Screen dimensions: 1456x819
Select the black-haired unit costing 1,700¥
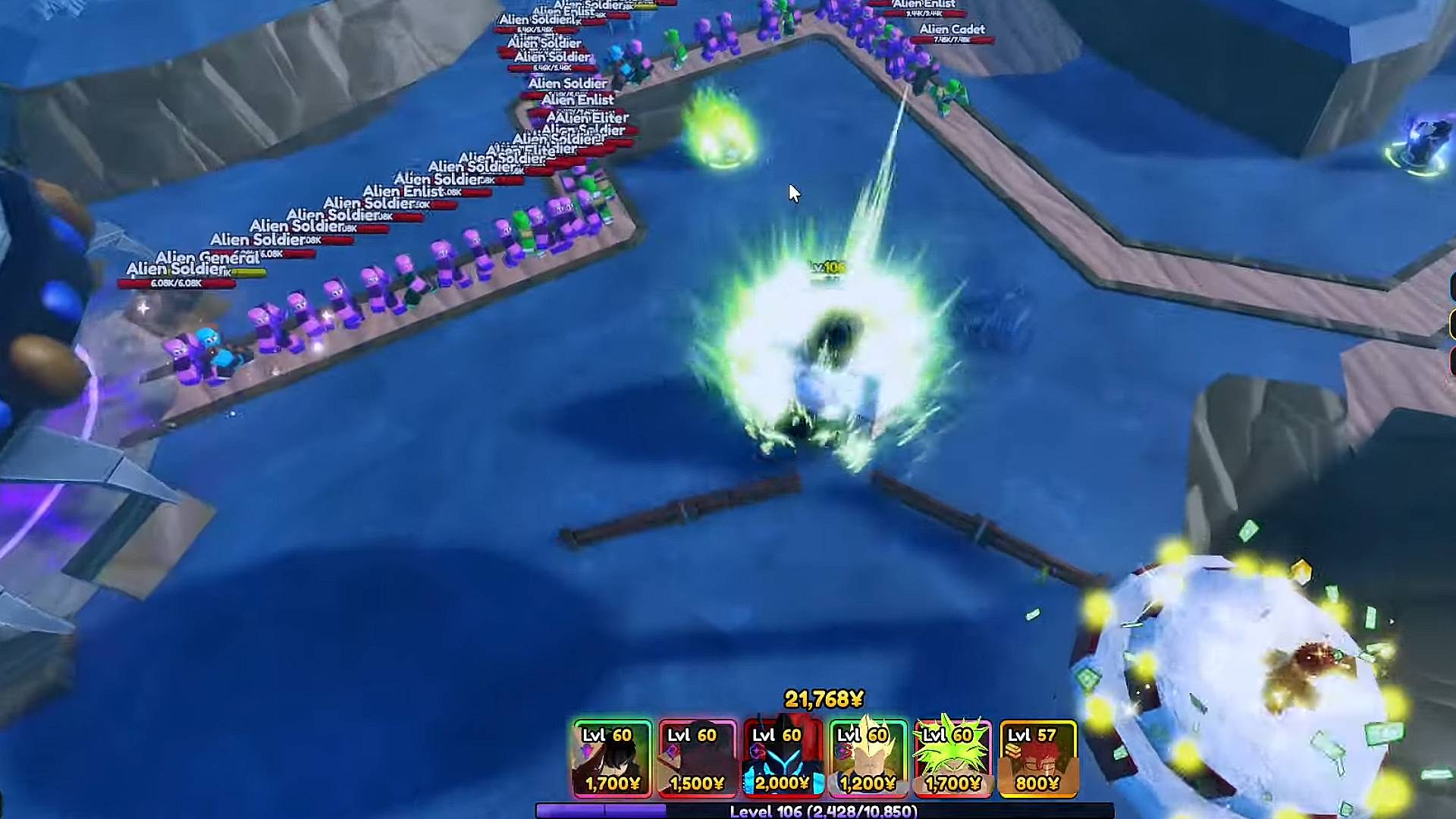point(612,758)
